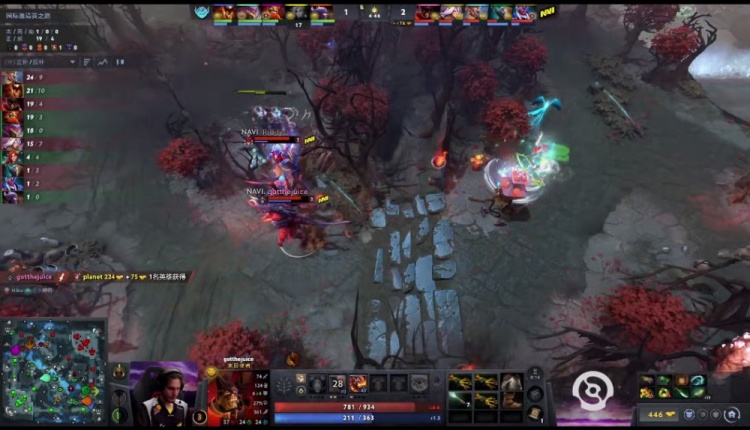Click the gold amount 446 shop button
The width and height of the screenshot is (750, 430).
(664, 414)
